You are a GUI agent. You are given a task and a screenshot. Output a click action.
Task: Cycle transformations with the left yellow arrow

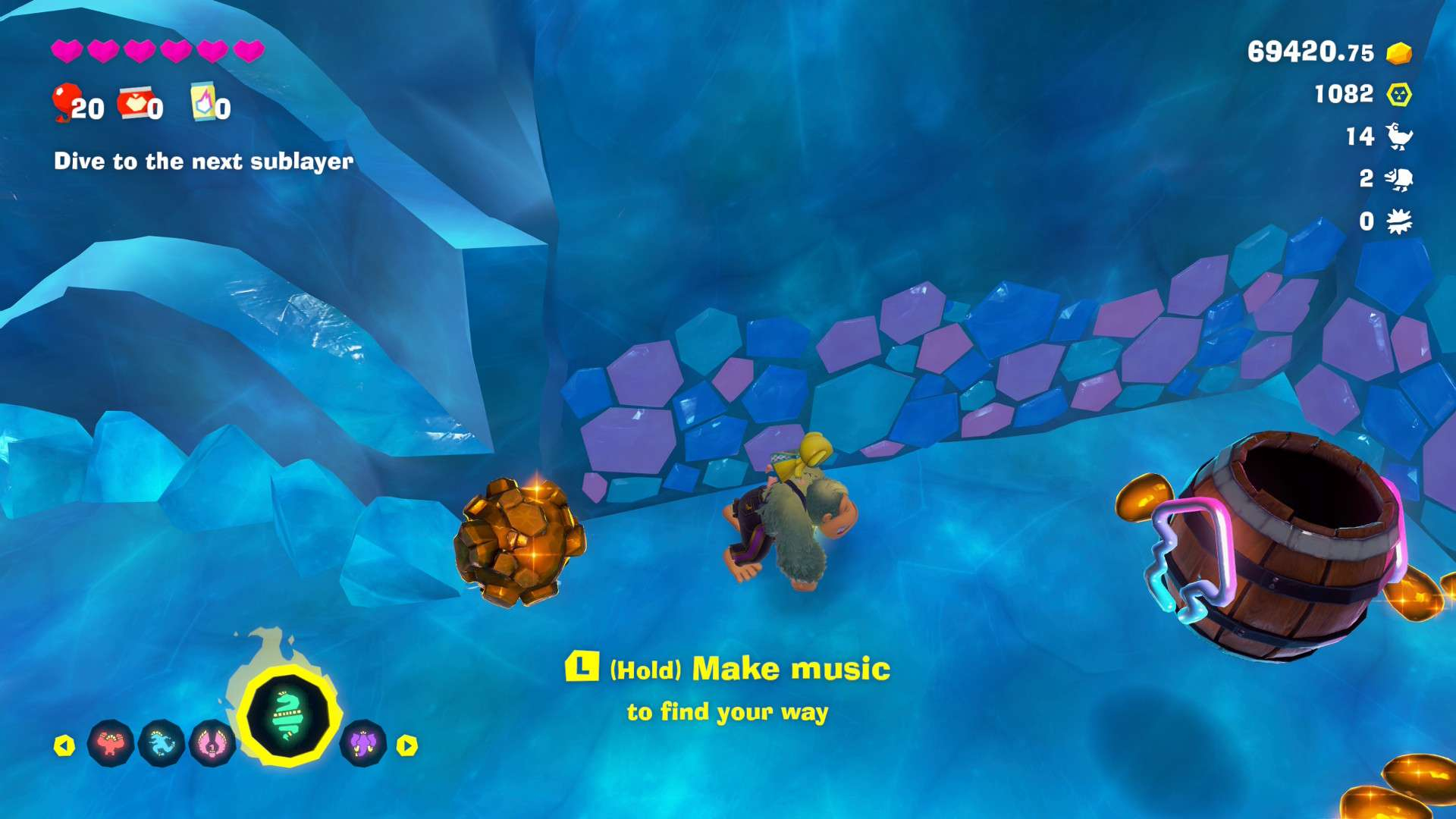click(64, 745)
